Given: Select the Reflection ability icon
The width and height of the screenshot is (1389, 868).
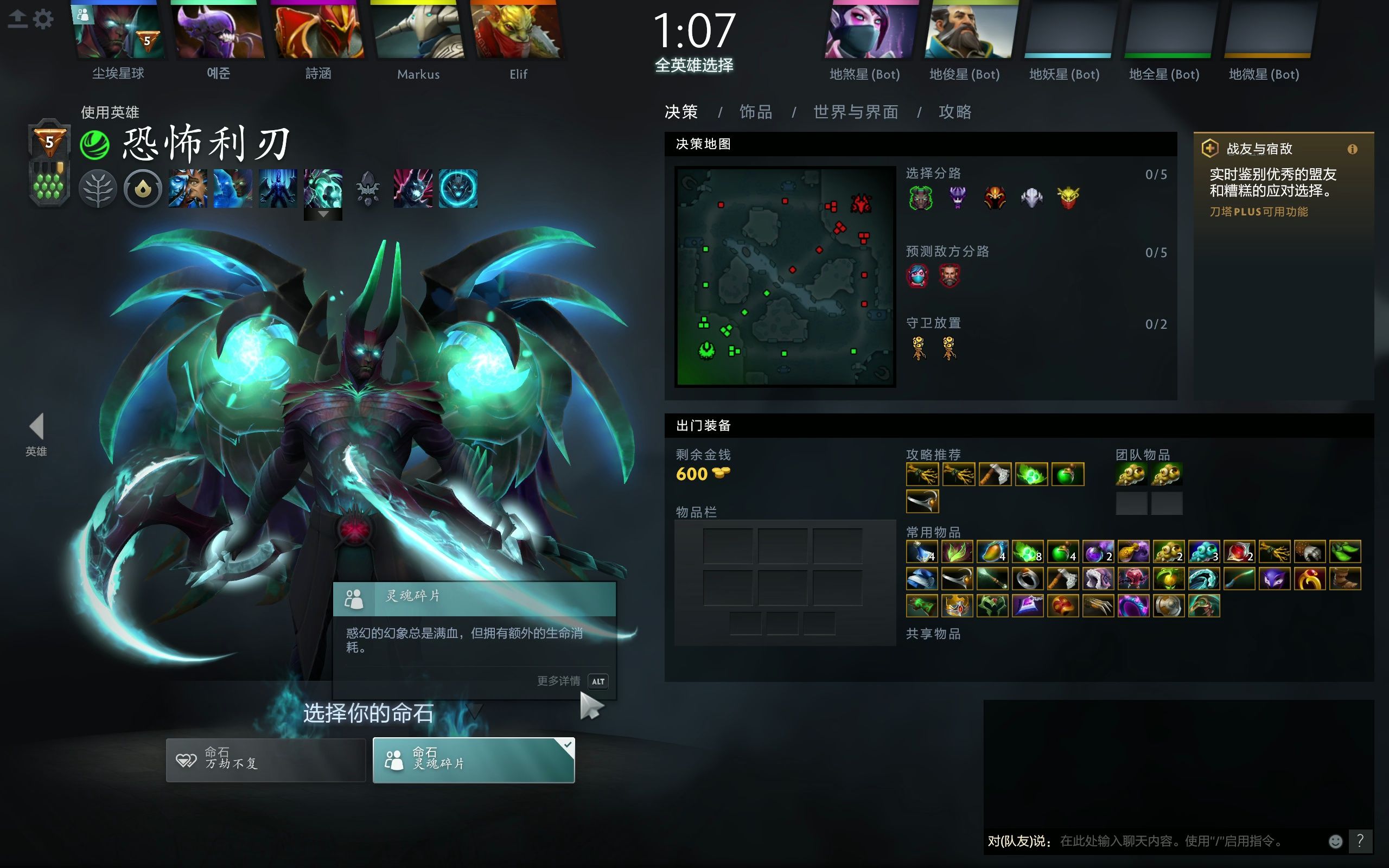Looking at the screenshot, I should point(187,188).
